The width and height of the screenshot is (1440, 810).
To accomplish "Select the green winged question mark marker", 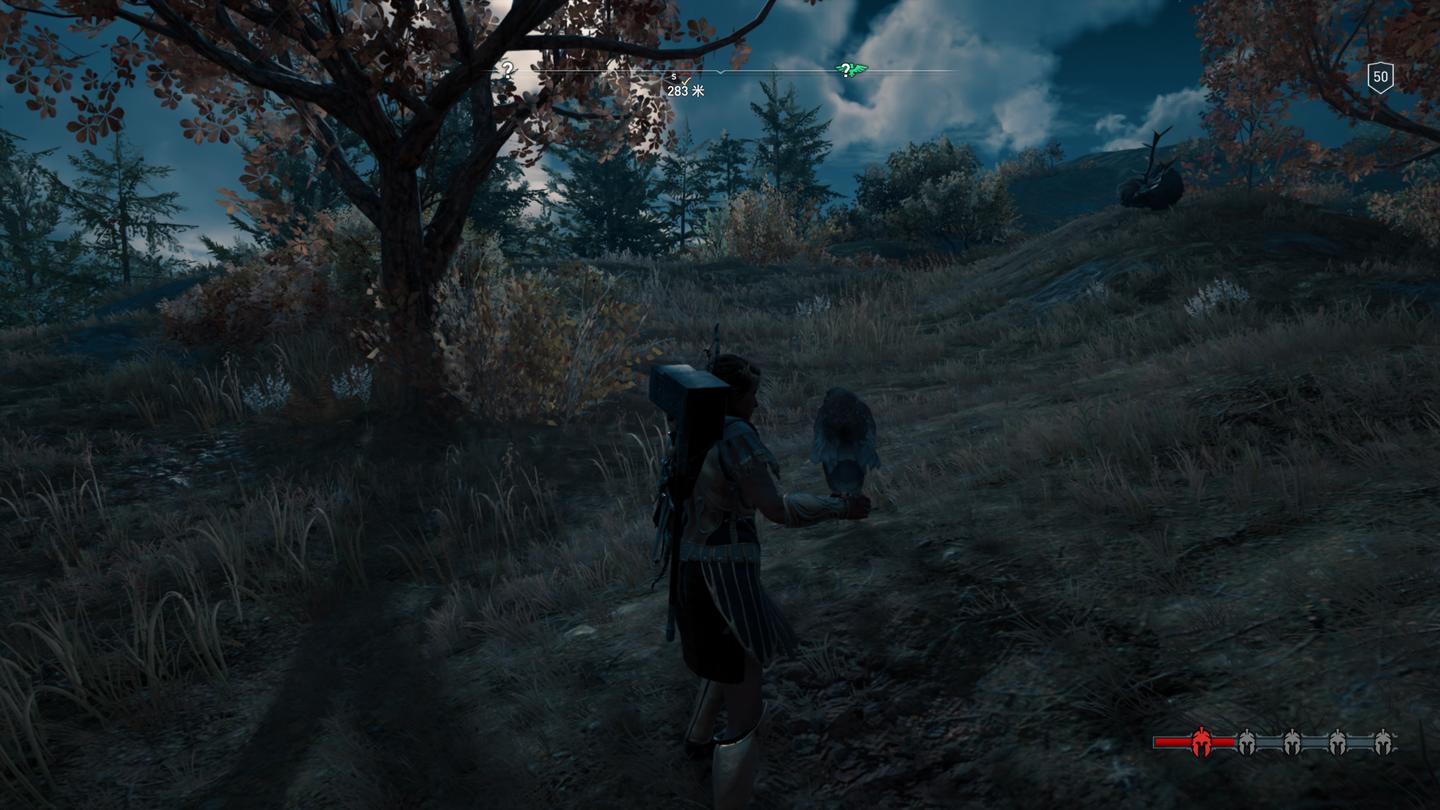I will tap(848, 70).
